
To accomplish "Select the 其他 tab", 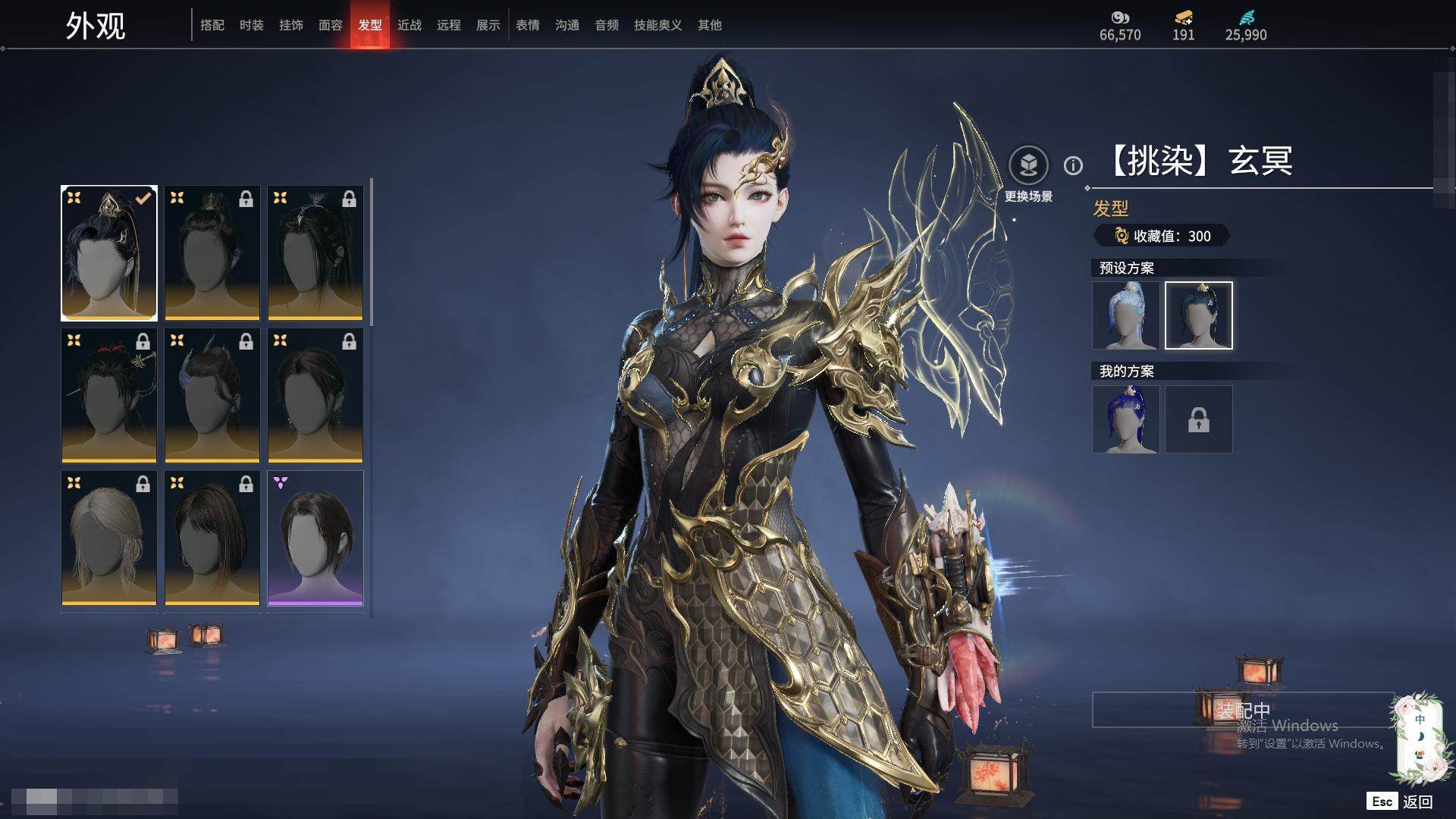I will 710,25.
